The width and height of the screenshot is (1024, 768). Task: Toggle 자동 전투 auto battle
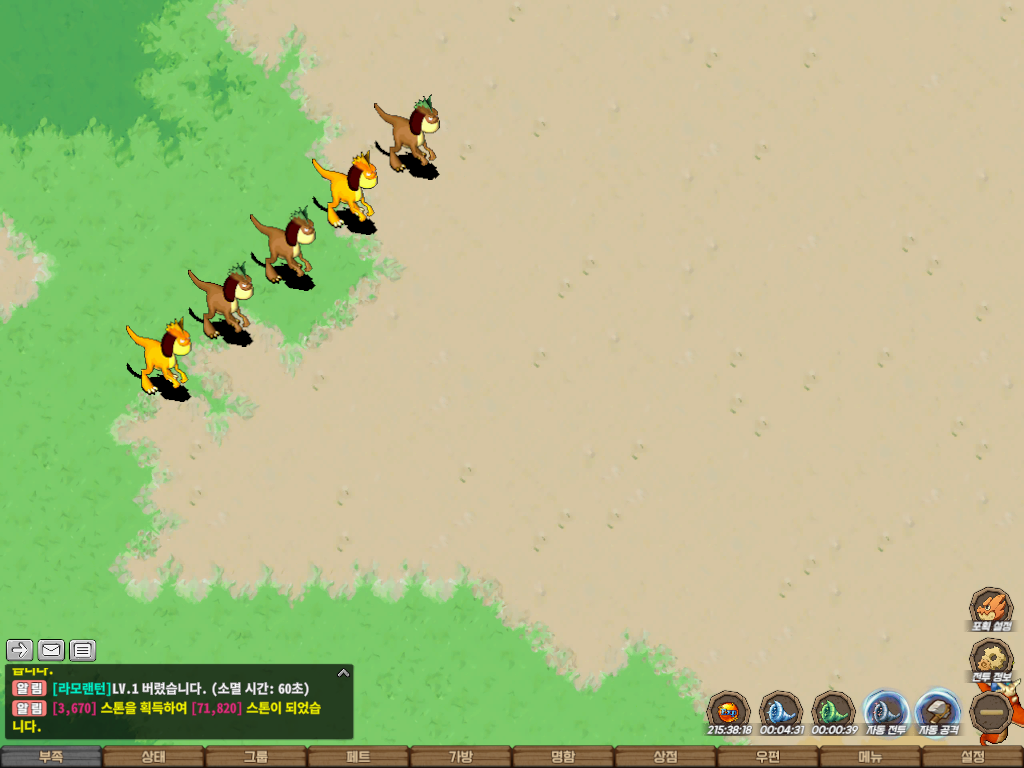(x=885, y=712)
